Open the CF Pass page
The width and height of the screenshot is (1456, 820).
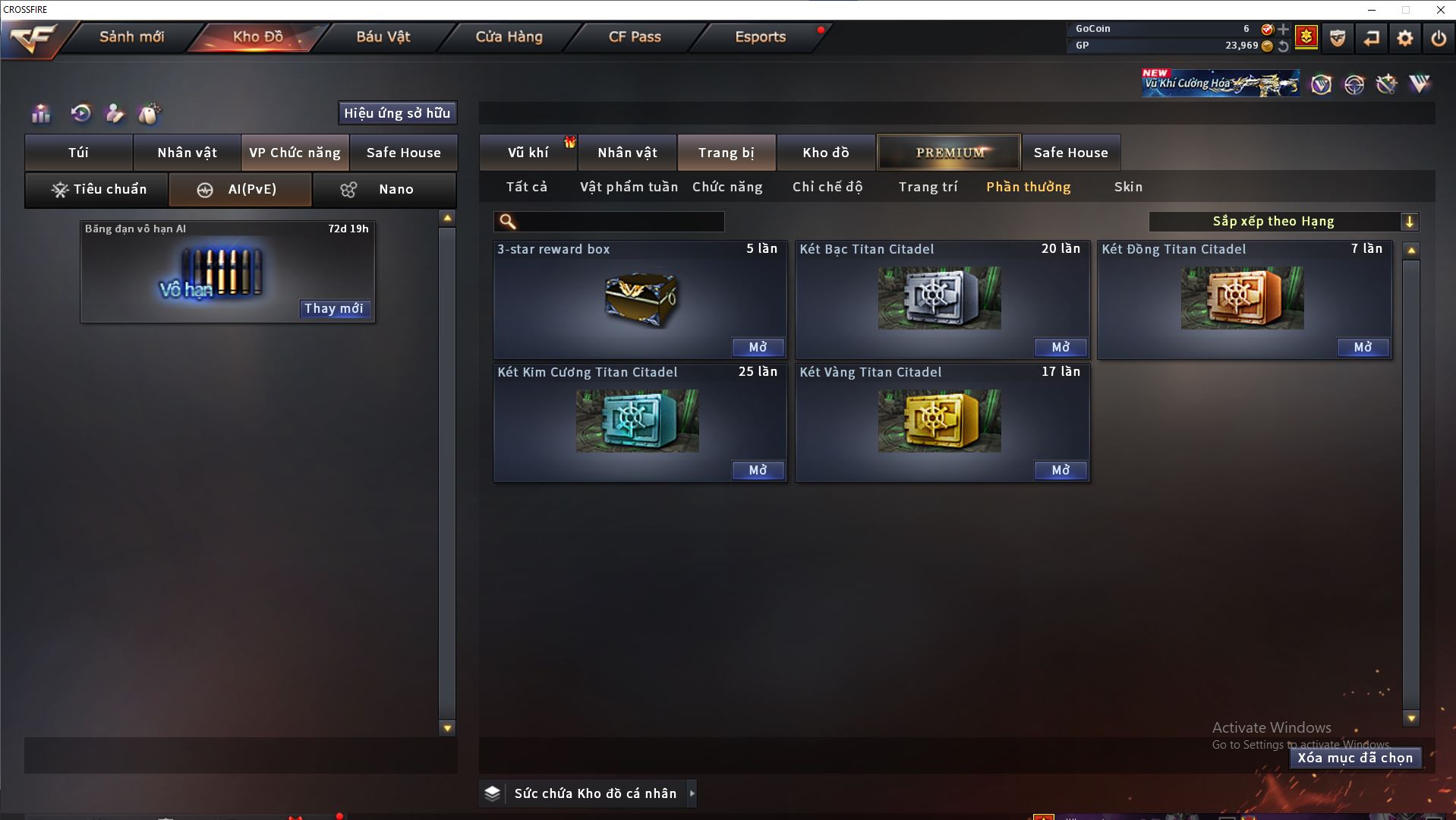[x=635, y=36]
